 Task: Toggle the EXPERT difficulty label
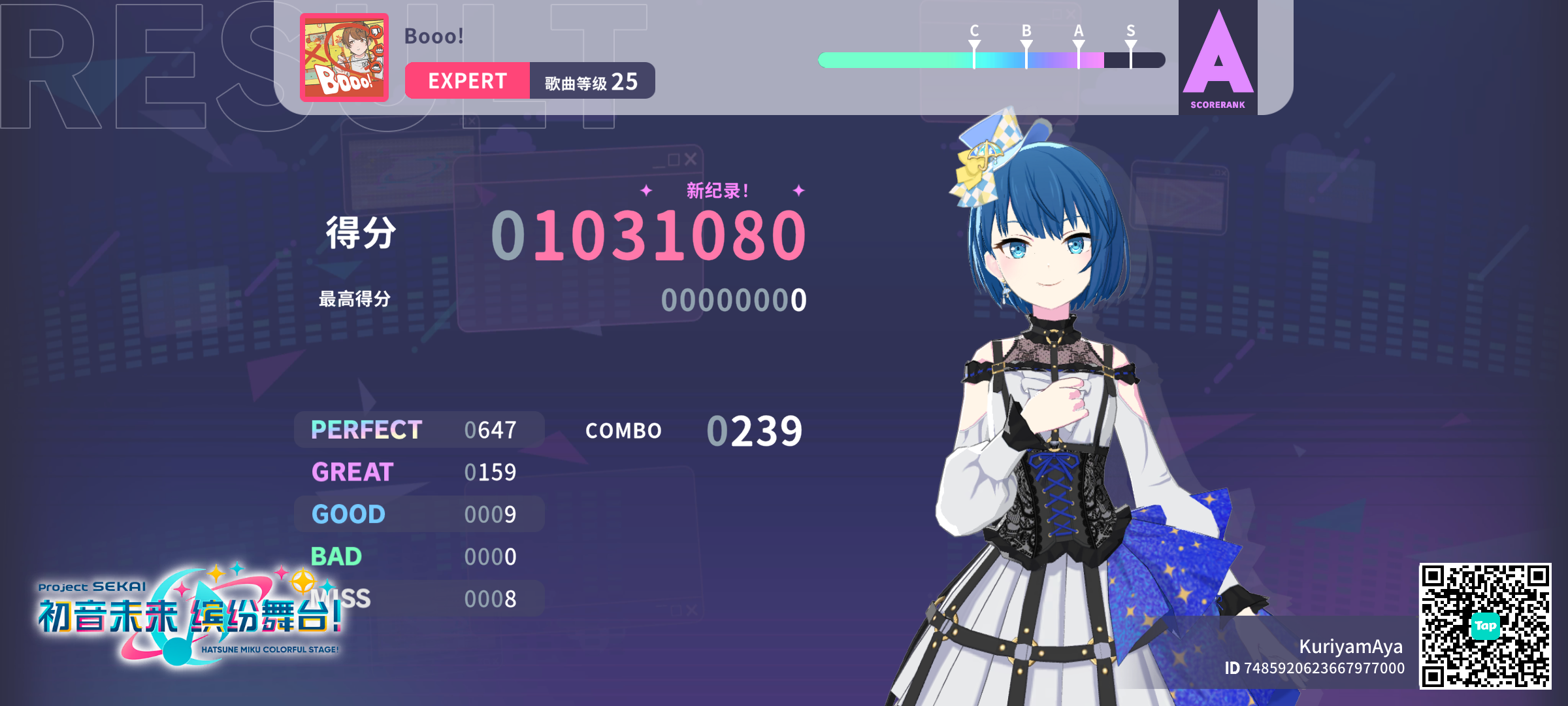[x=468, y=80]
